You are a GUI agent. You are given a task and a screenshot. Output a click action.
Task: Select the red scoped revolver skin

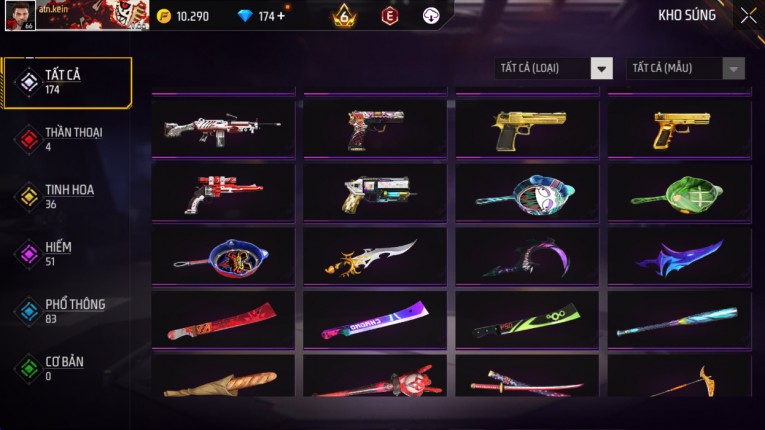(223, 192)
